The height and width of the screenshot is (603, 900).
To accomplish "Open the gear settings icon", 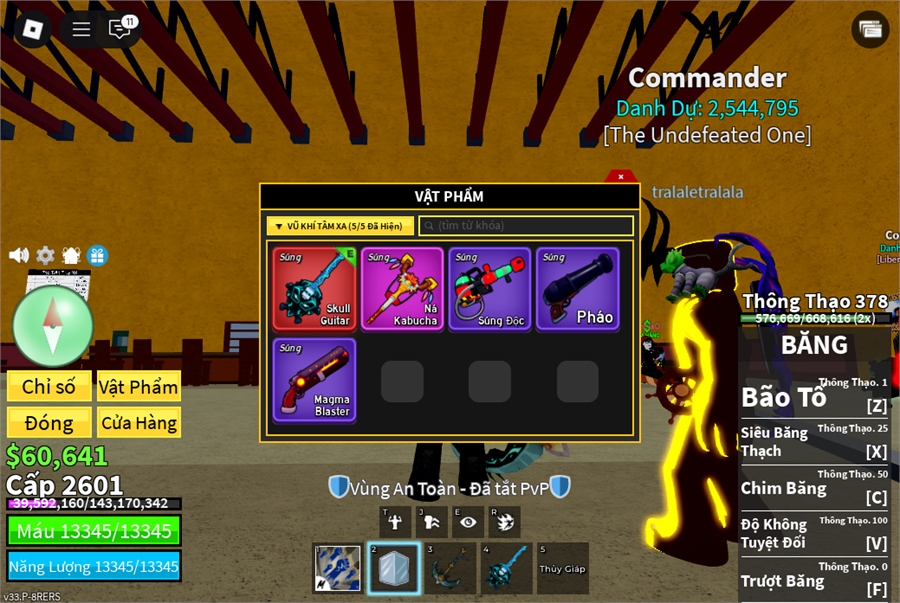I will pos(45,255).
